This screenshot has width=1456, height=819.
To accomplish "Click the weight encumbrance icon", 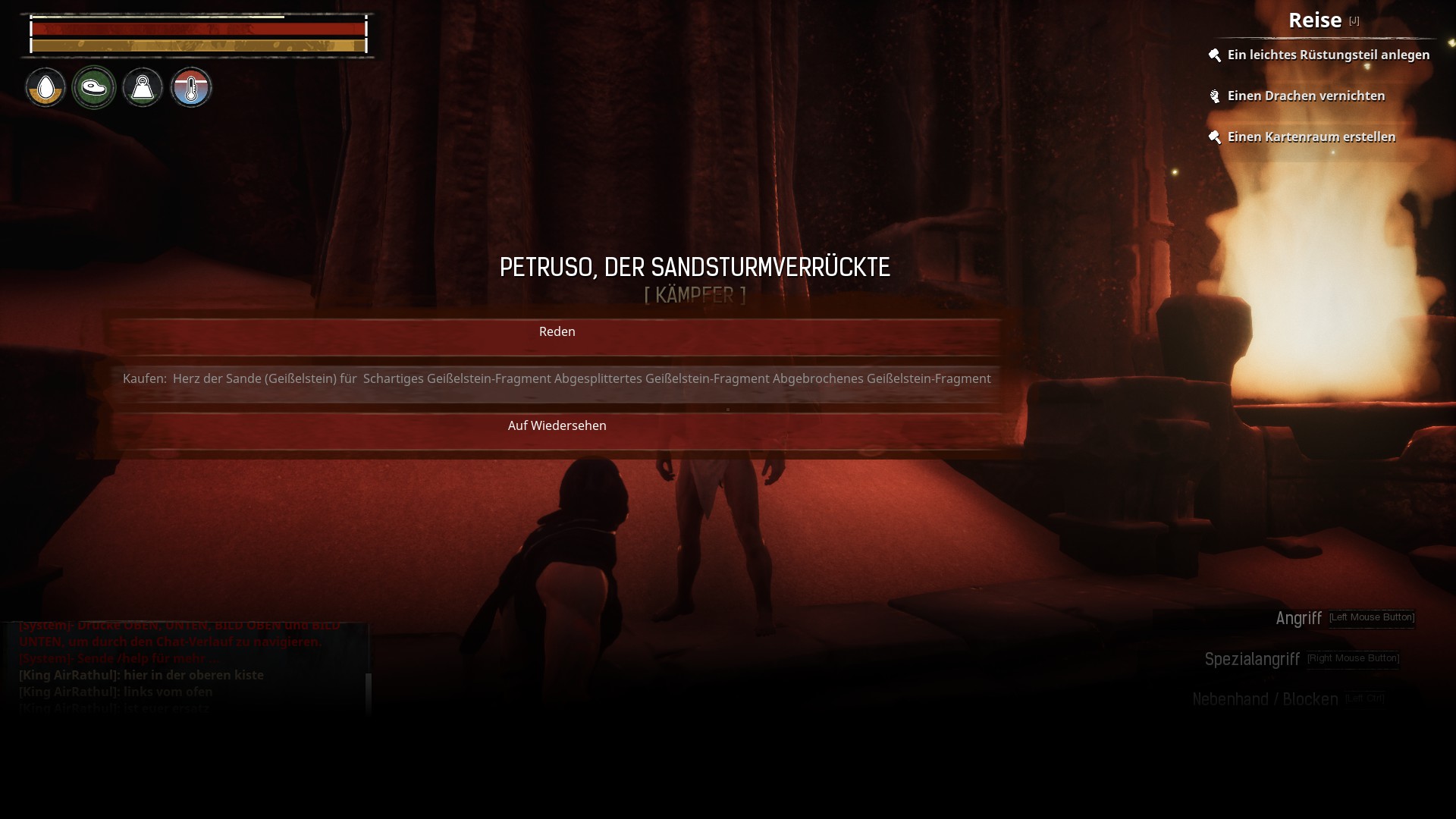I will tap(143, 88).
